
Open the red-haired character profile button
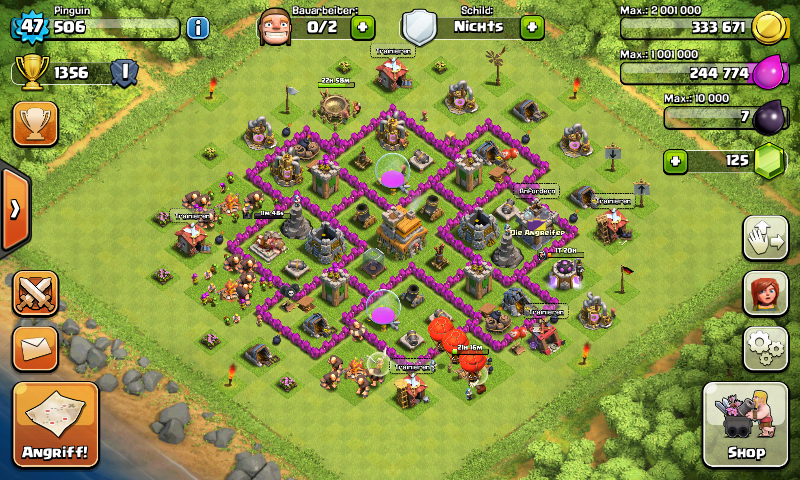point(765,293)
